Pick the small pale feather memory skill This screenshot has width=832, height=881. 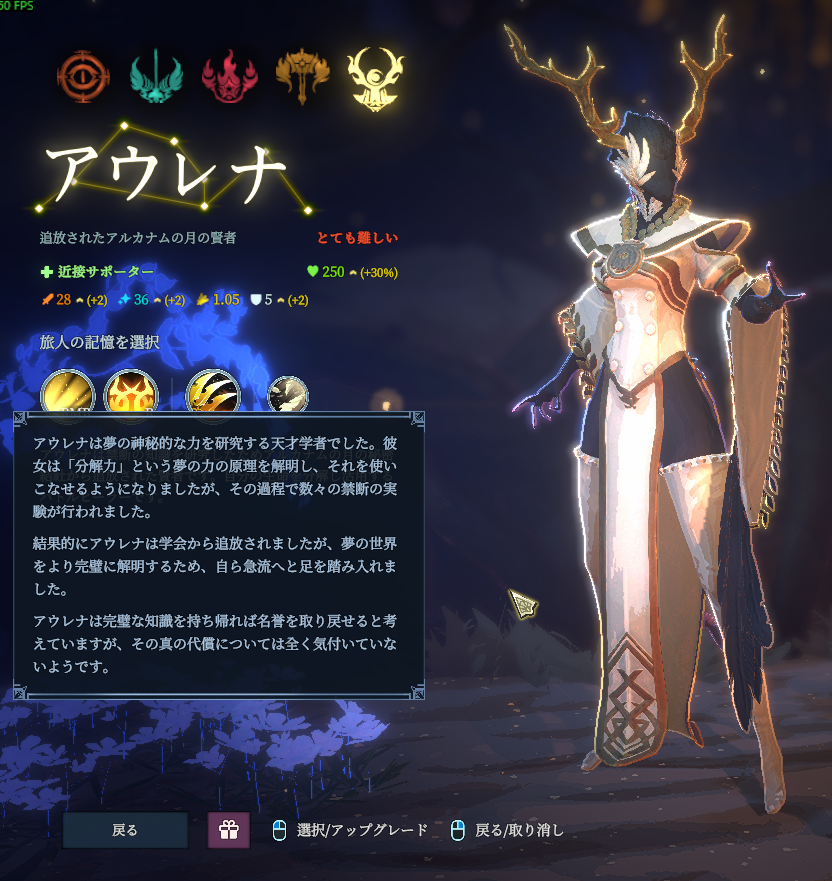click(x=288, y=394)
